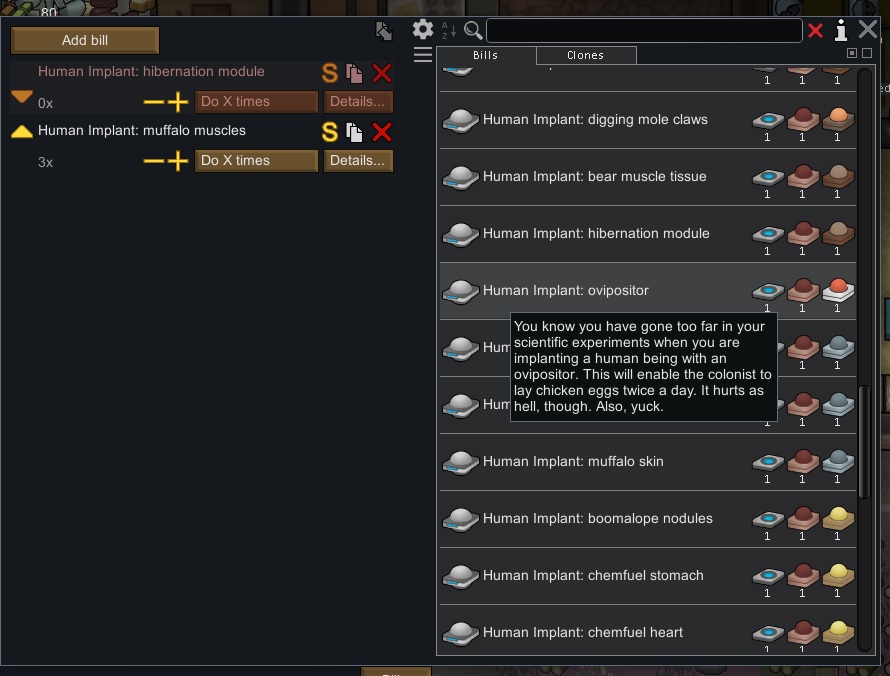The image size is (890, 676).
Task: Delete the muffalo muscles bill
Action: click(x=381, y=132)
